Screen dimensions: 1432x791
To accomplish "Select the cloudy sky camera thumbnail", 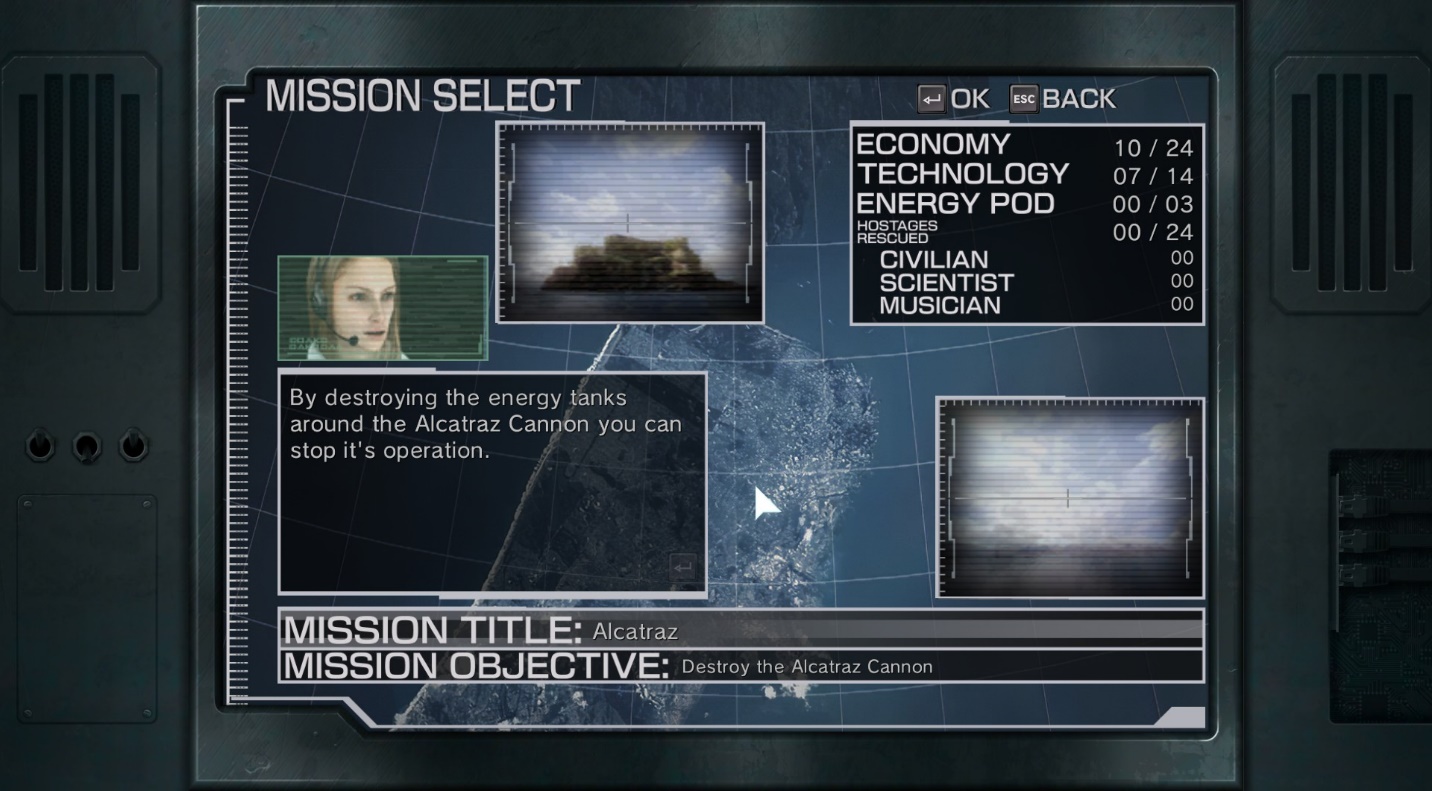I will (x=1069, y=497).
